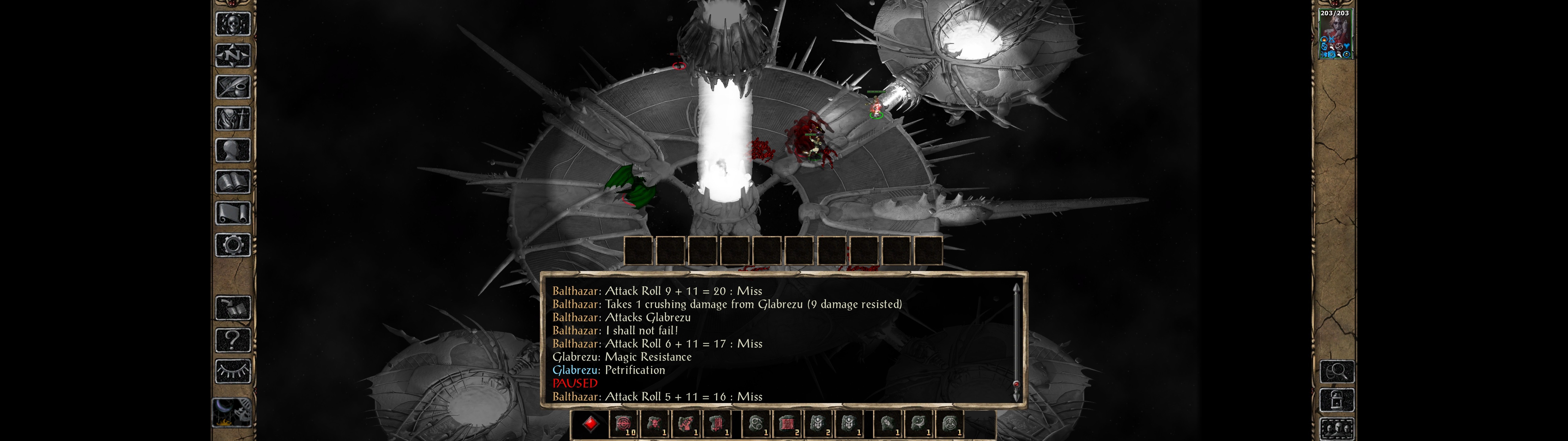
Task: Activate the red fist ability
Action: tap(687, 423)
